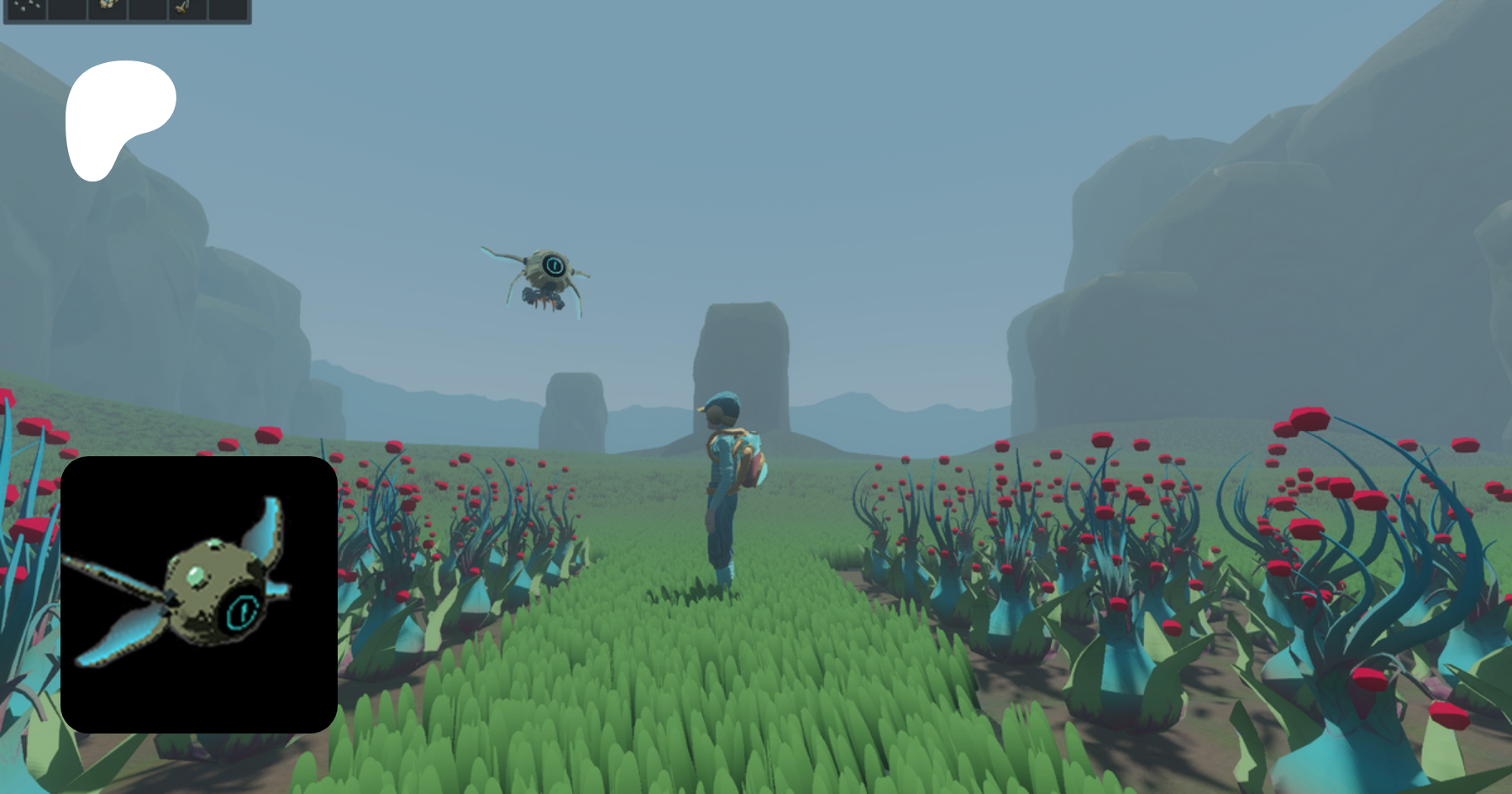
Task: Select the scattered seeds inventory slot
Action: coord(26,8)
